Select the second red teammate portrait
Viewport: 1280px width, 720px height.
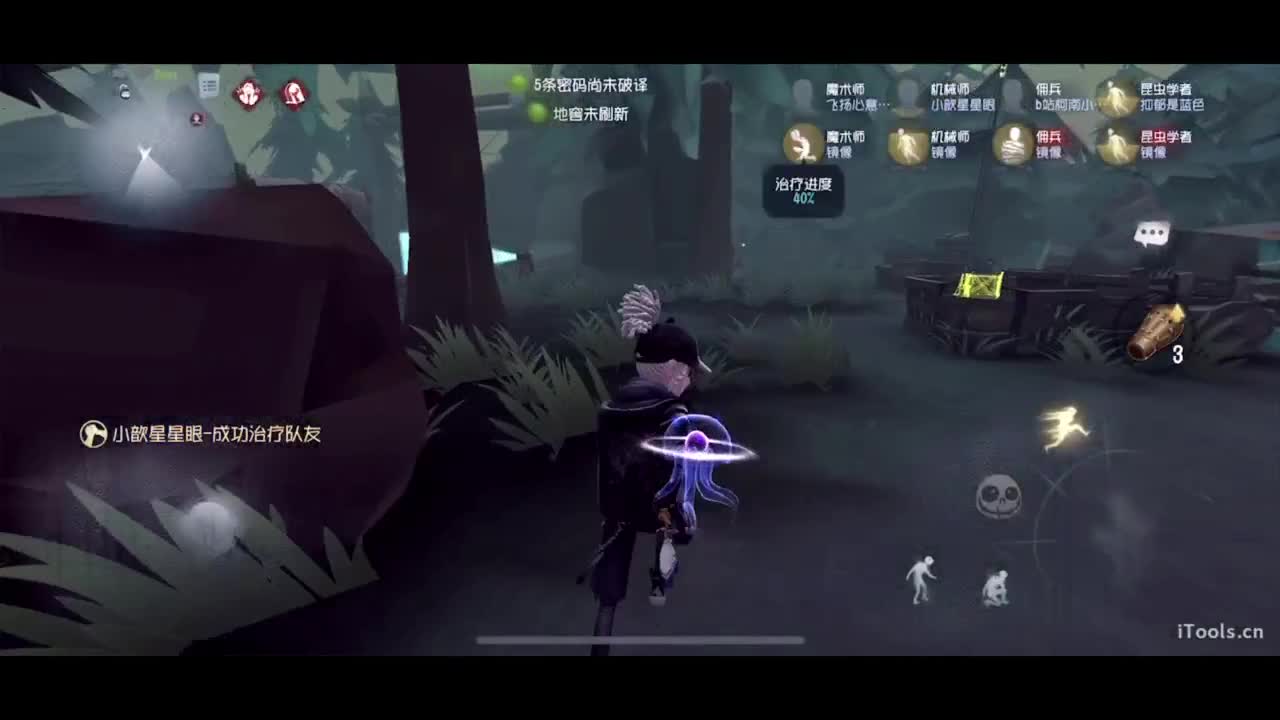coord(292,92)
